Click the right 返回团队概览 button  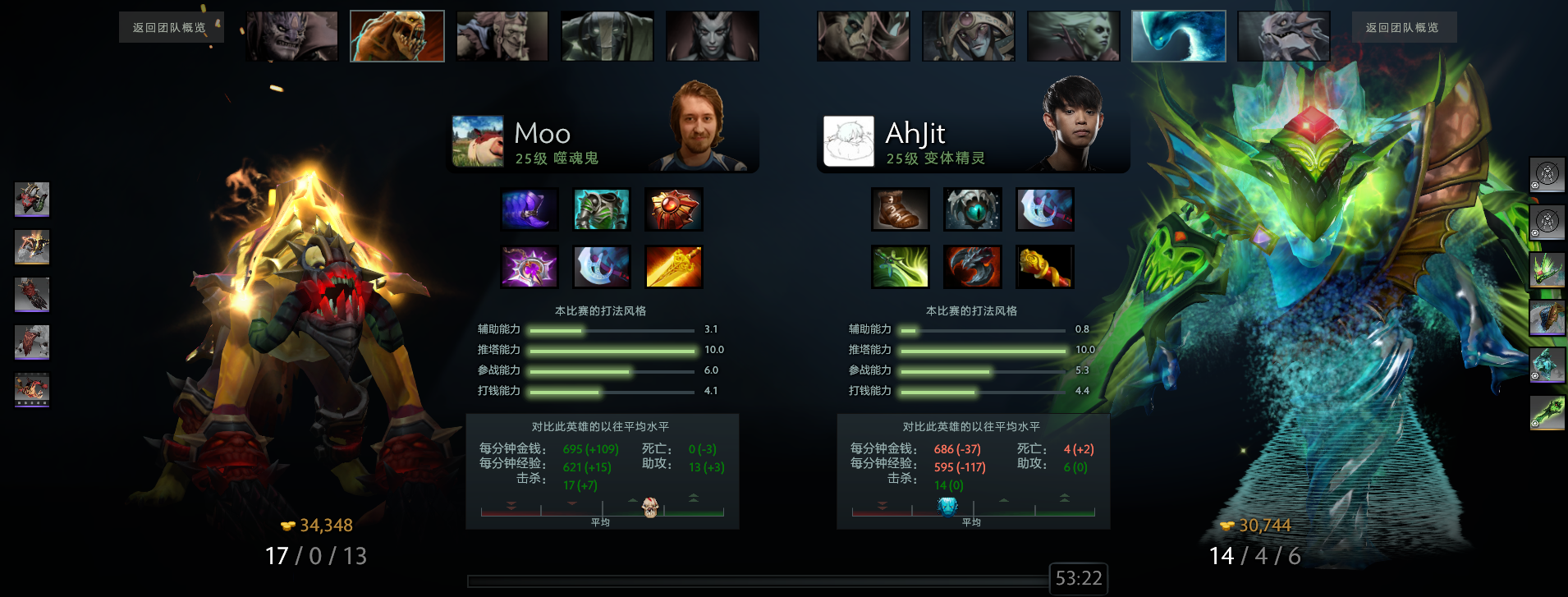click(1402, 28)
